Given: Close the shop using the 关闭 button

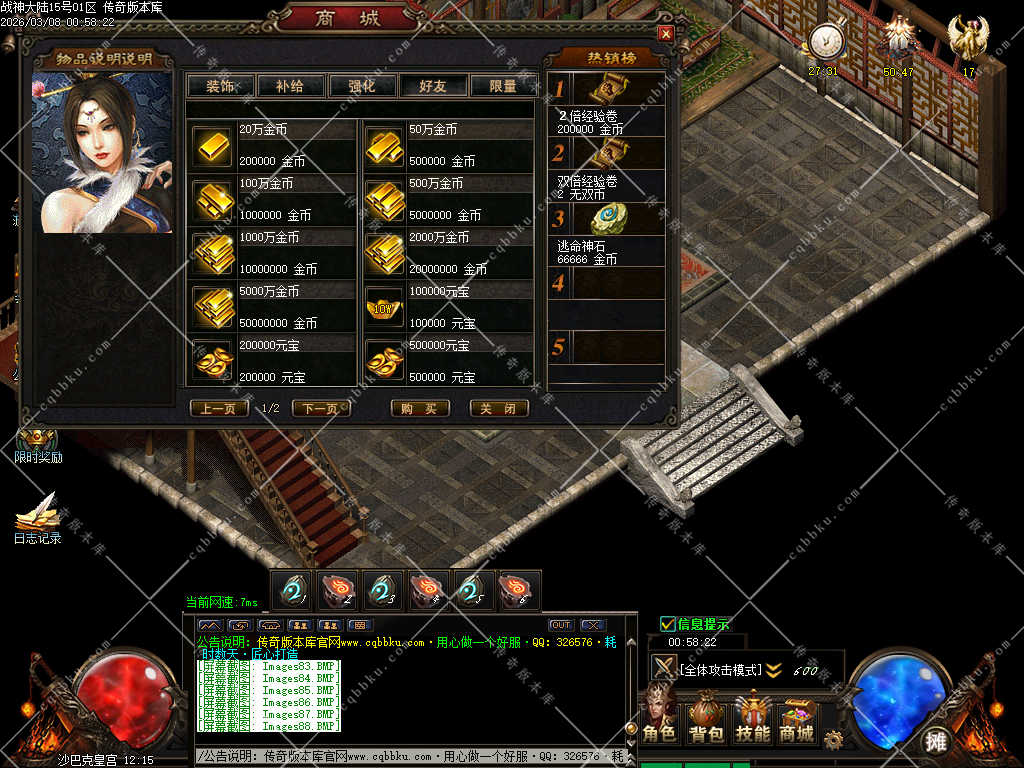Looking at the screenshot, I should [499, 409].
